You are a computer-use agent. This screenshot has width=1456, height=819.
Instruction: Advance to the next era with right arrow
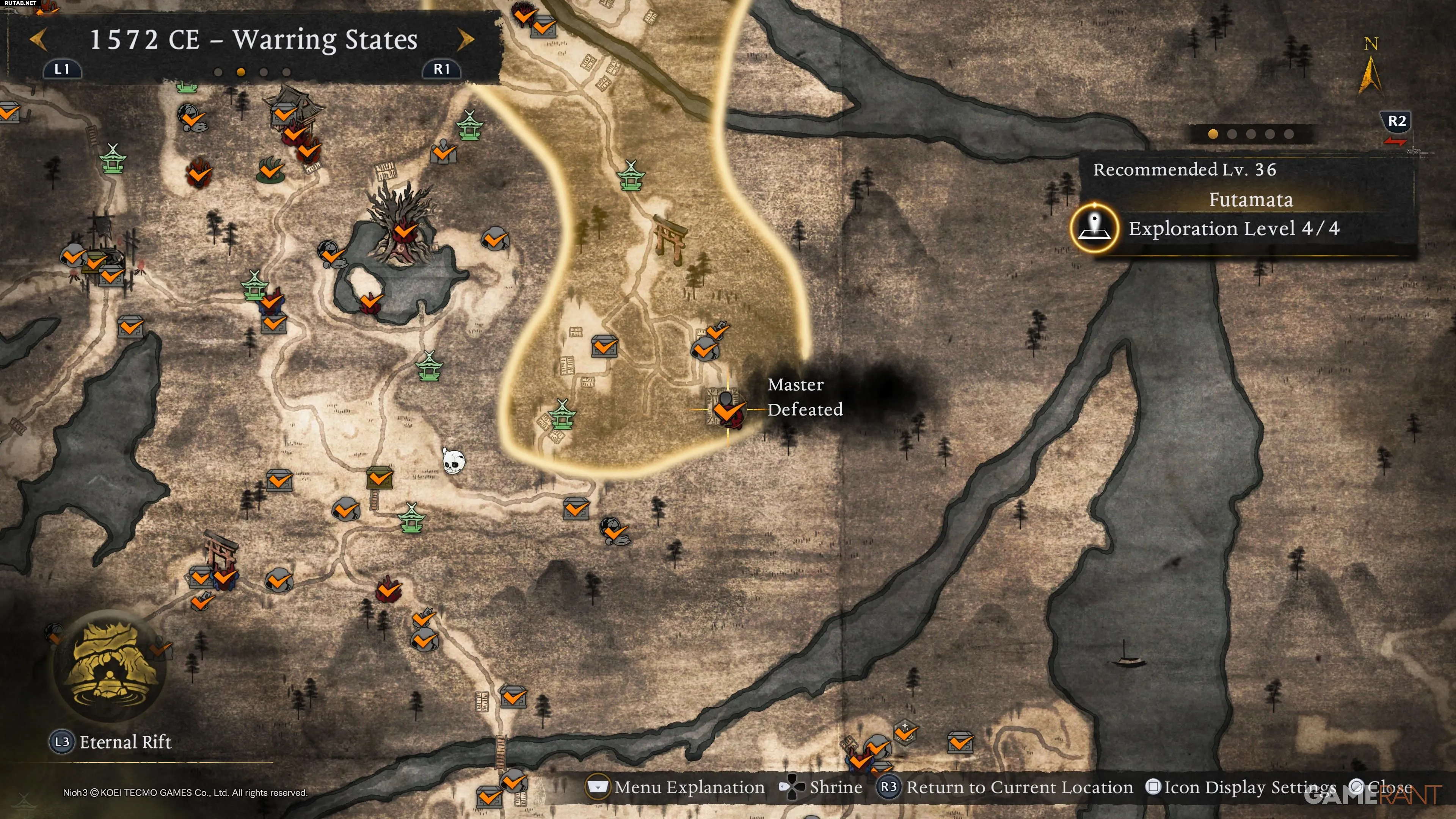465,39
